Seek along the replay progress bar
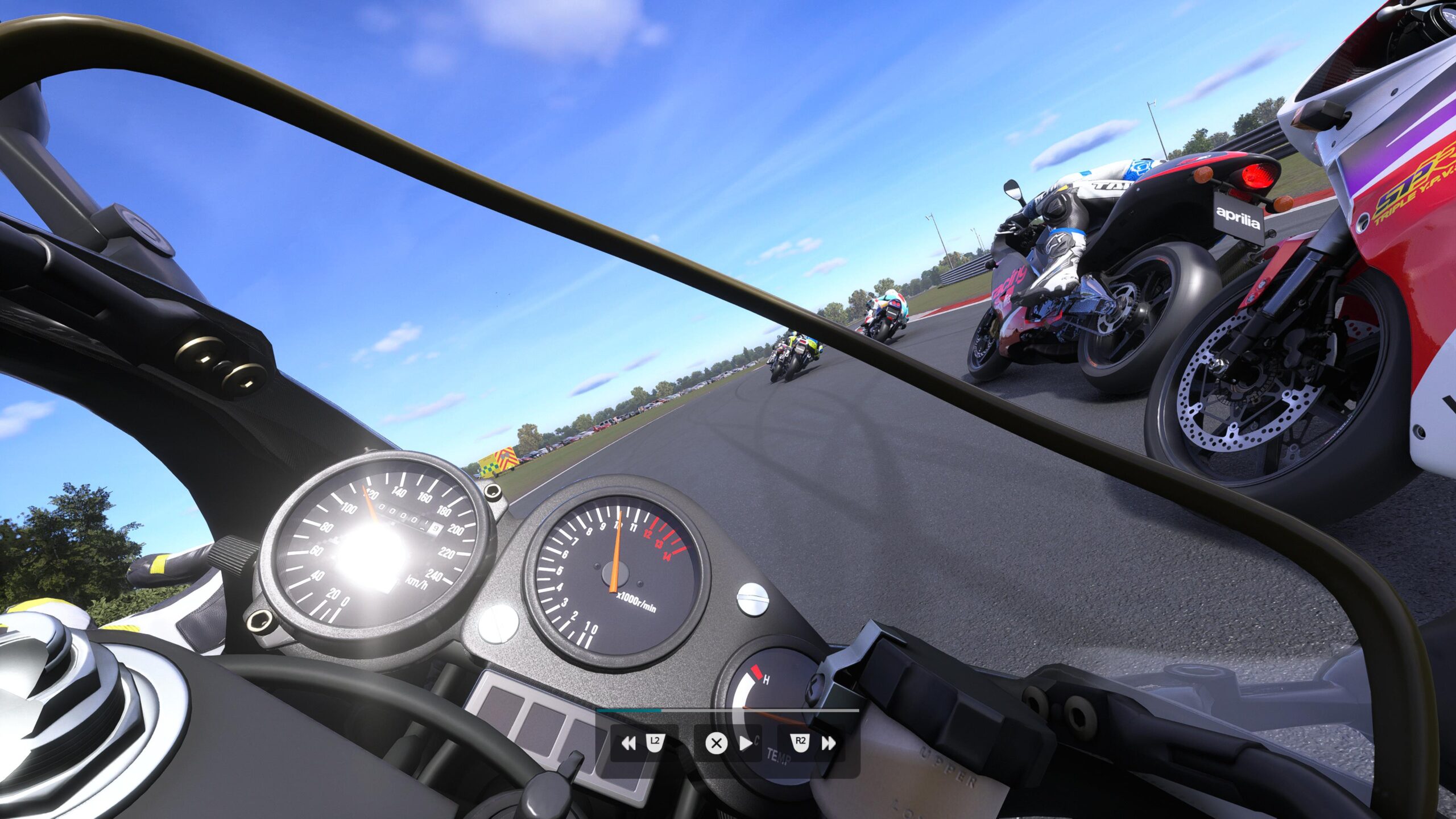The height and width of the screenshot is (819, 1456). click(728, 710)
